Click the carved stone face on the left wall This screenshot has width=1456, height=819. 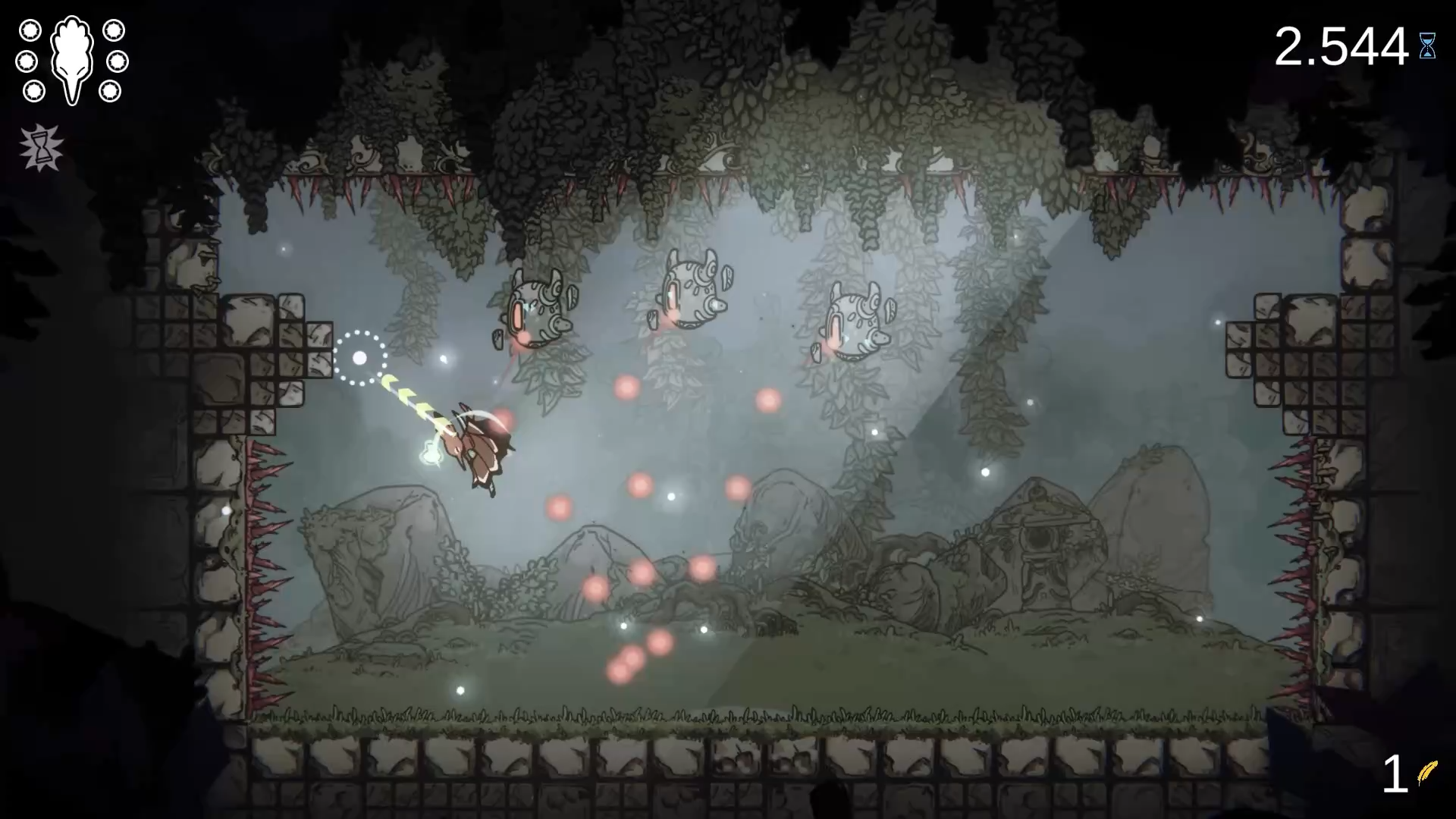pos(203,262)
